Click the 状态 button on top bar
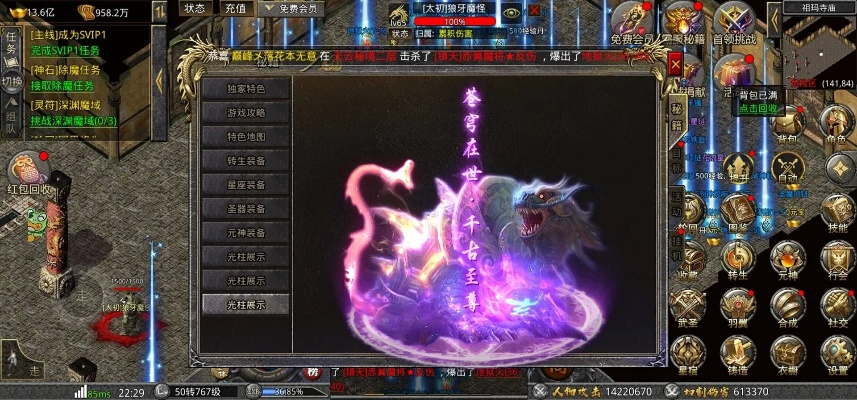 pos(195,9)
